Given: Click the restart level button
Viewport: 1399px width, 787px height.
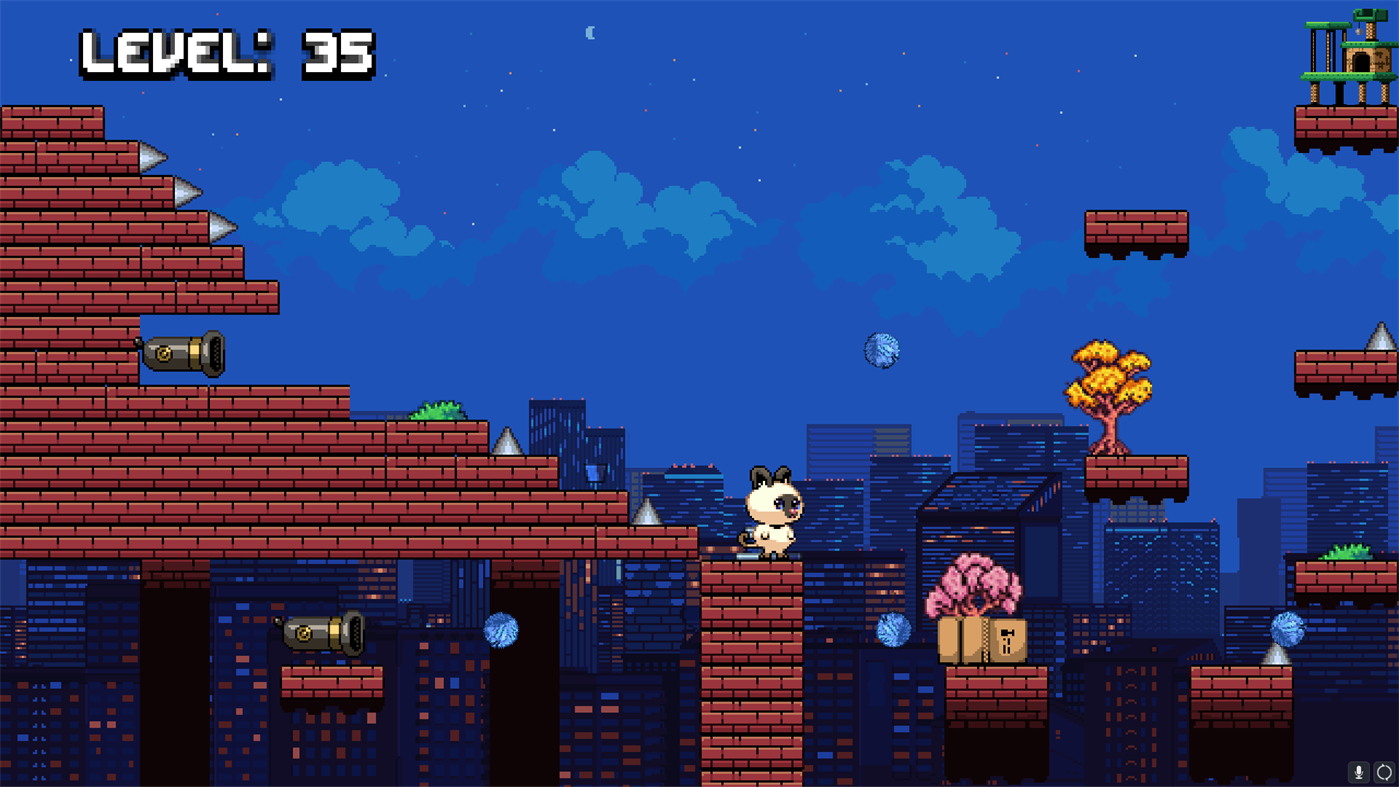Looking at the screenshot, I should click(1385, 772).
